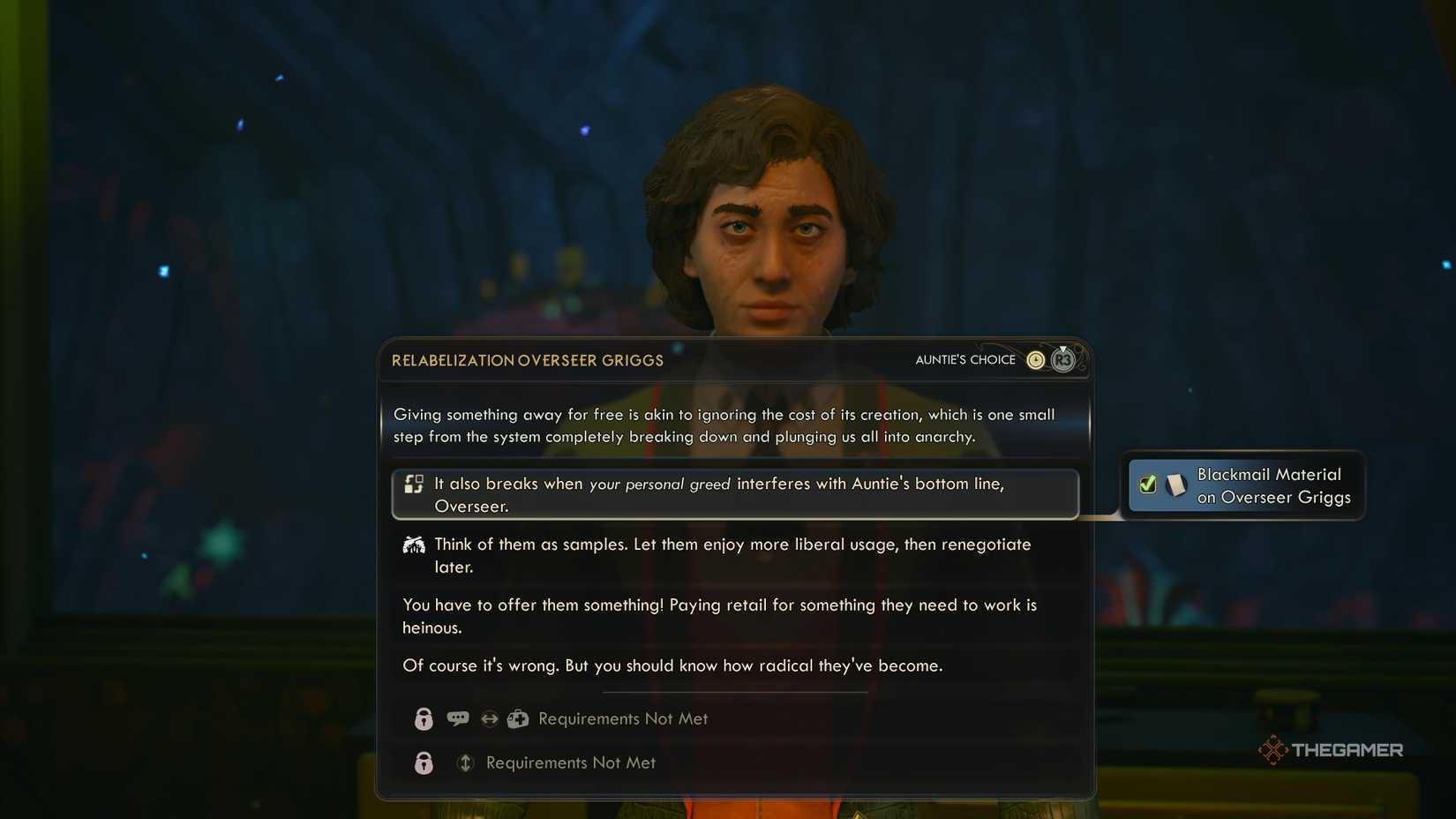Pick the samples and renegotiate later response
The image size is (1456, 819).
[732, 555]
